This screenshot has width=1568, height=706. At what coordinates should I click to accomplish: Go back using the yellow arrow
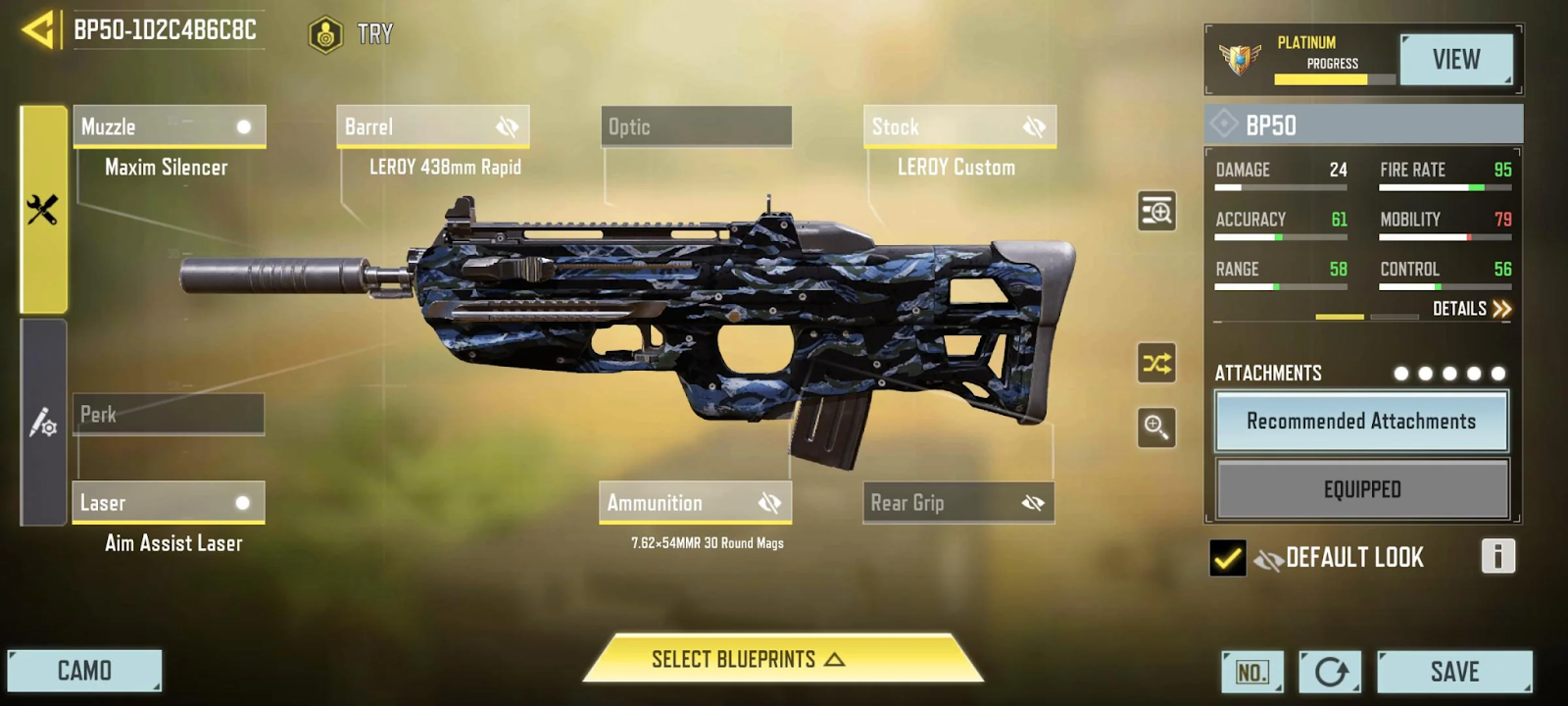(37, 29)
